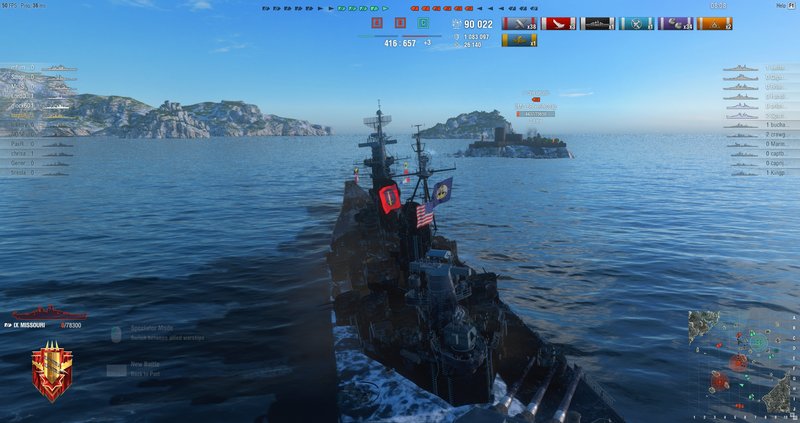800x423 pixels.
Task: Click the dark ribbon showing a ship silhouette
Action: point(597,23)
